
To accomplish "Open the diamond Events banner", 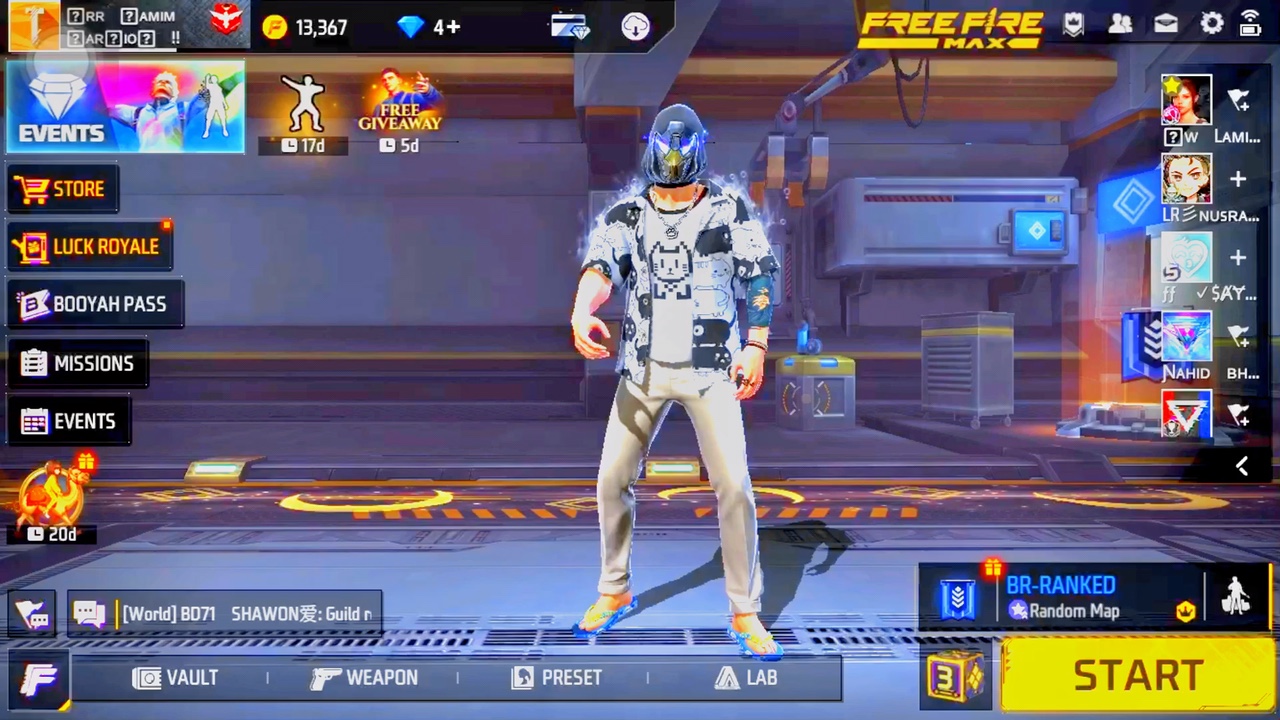I will (125, 107).
